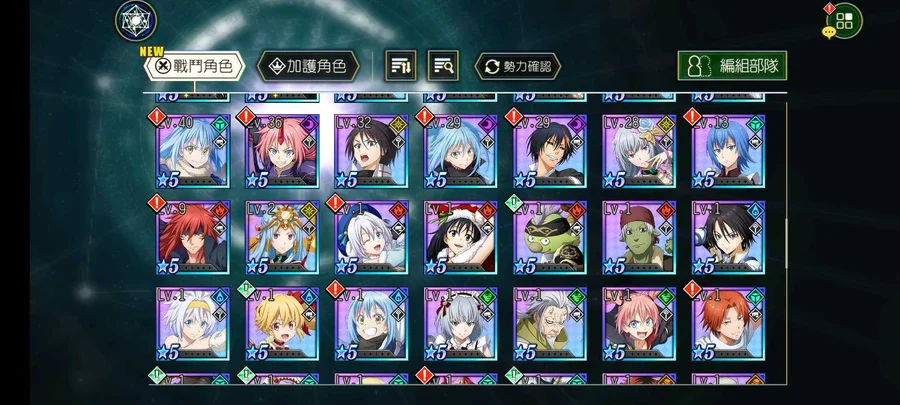The image size is (900, 405).
Task: Select the Lv.36 pink-haired character card
Action: 282,151
